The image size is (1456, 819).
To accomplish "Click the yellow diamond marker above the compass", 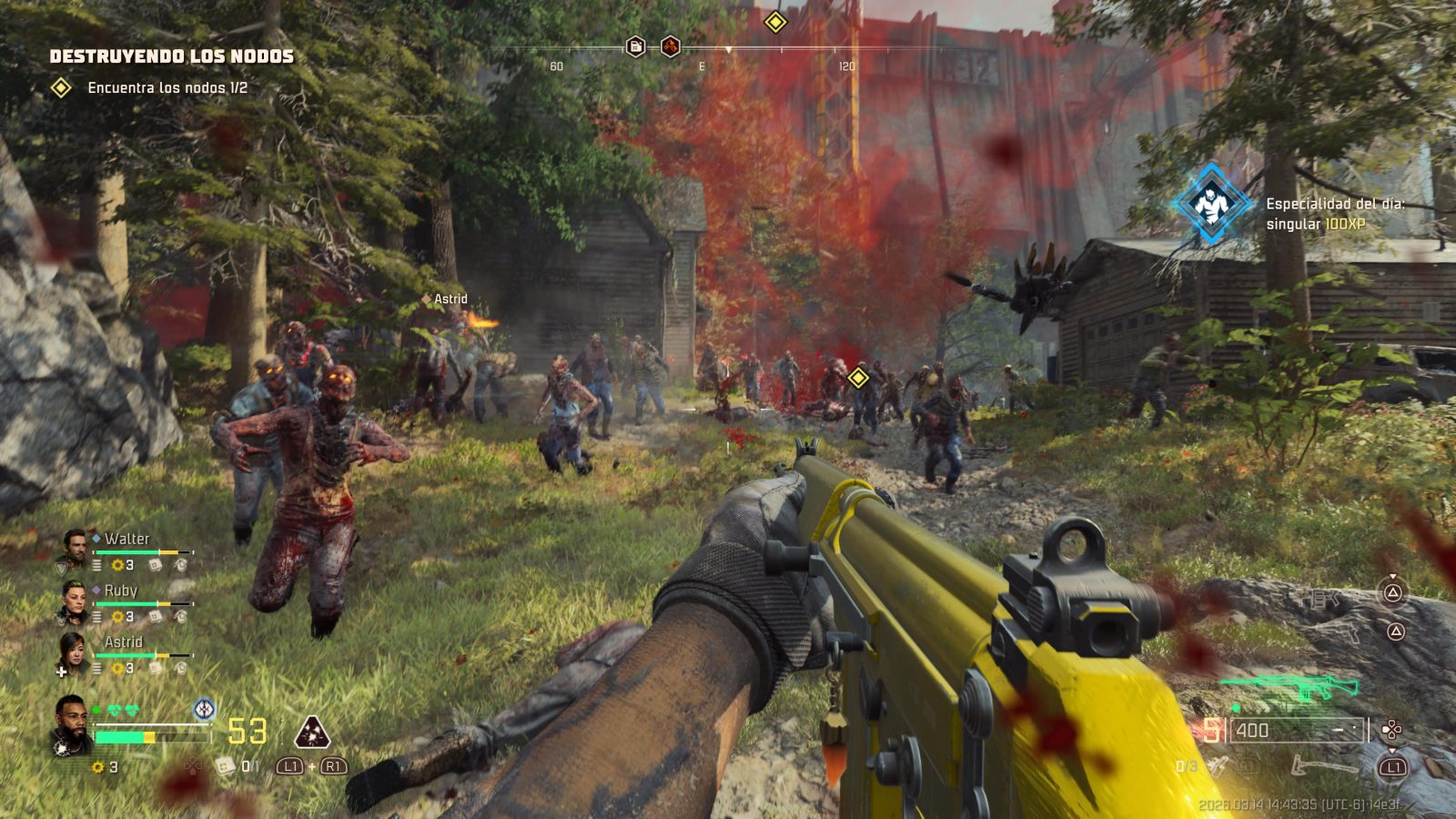I will tap(775, 21).
